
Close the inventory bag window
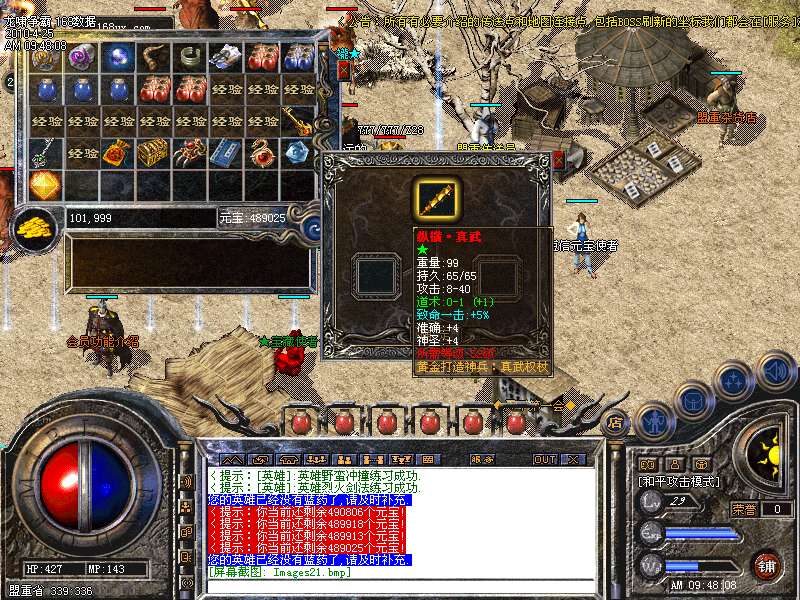pyautogui.click(x=344, y=70)
